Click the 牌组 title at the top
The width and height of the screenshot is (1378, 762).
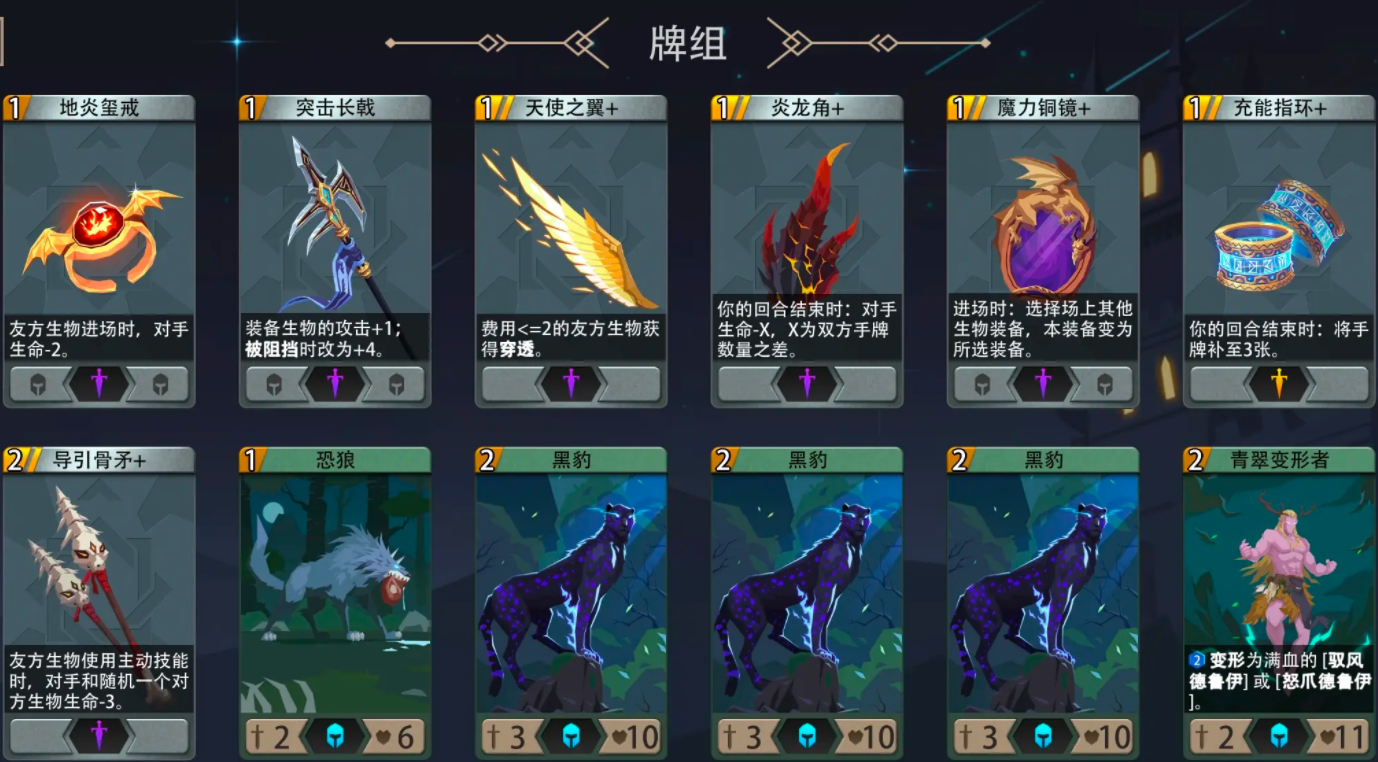[689, 43]
